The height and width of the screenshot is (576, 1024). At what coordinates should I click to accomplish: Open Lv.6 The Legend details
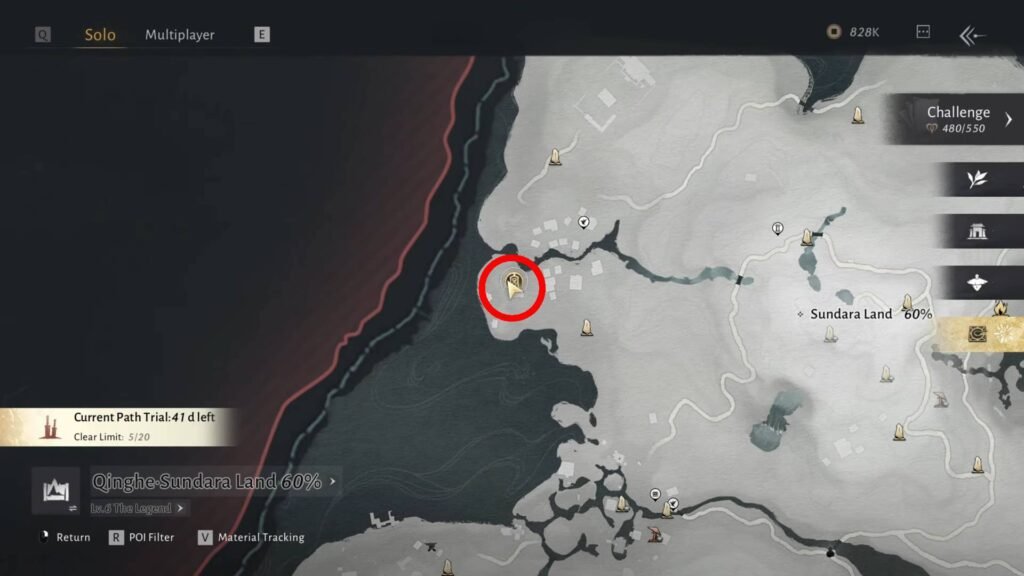coord(138,508)
